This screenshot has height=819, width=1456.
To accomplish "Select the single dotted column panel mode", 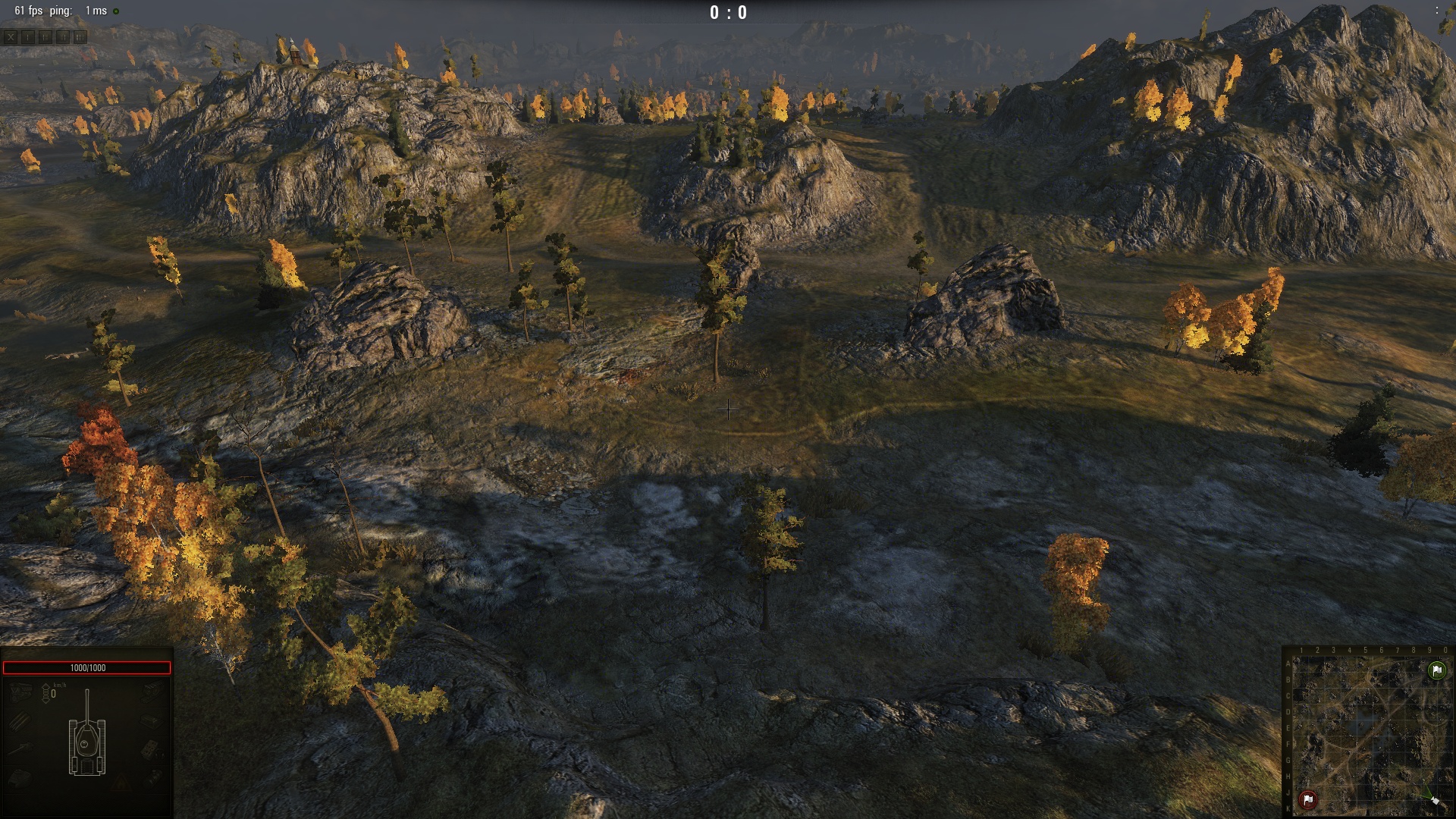I will tap(28, 36).
